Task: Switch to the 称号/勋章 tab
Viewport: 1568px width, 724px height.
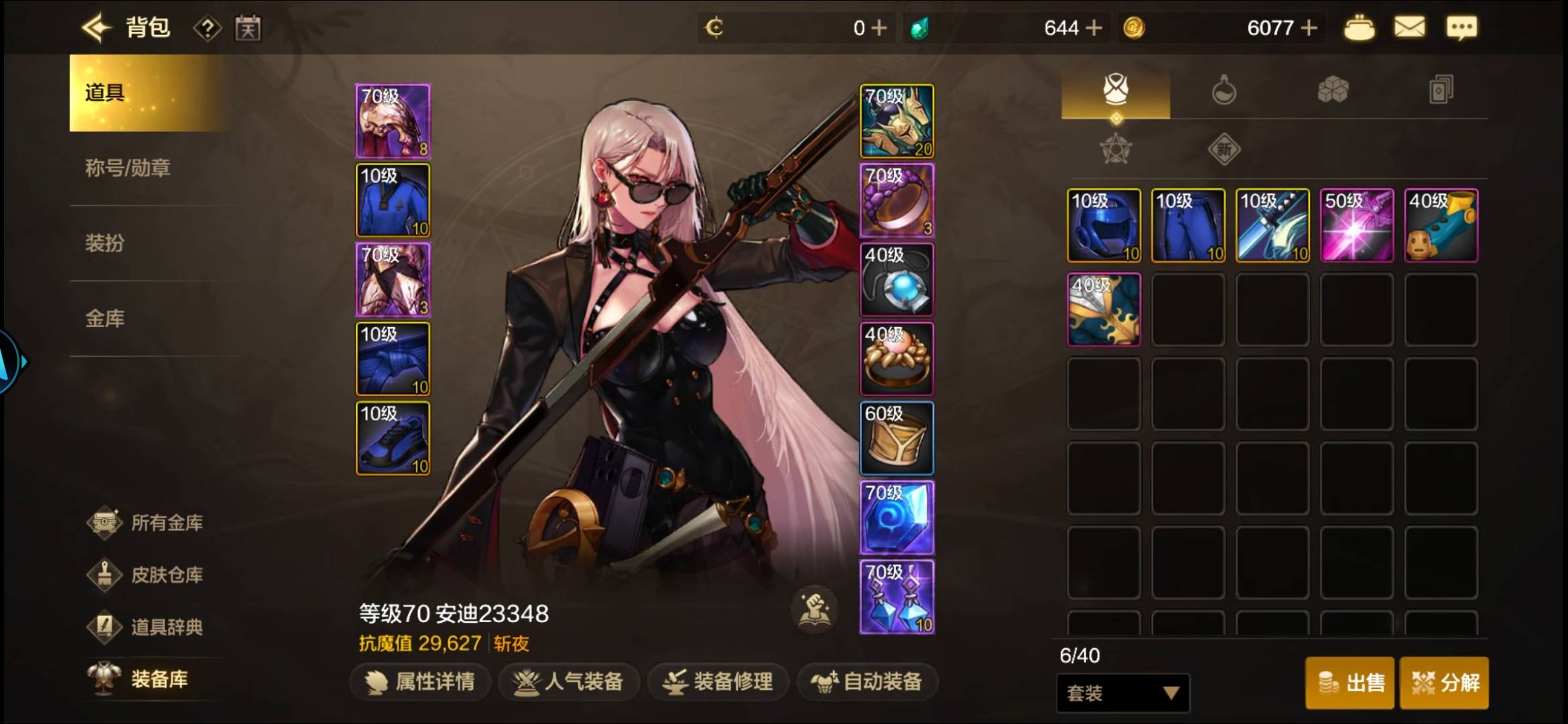Action: [x=127, y=168]
